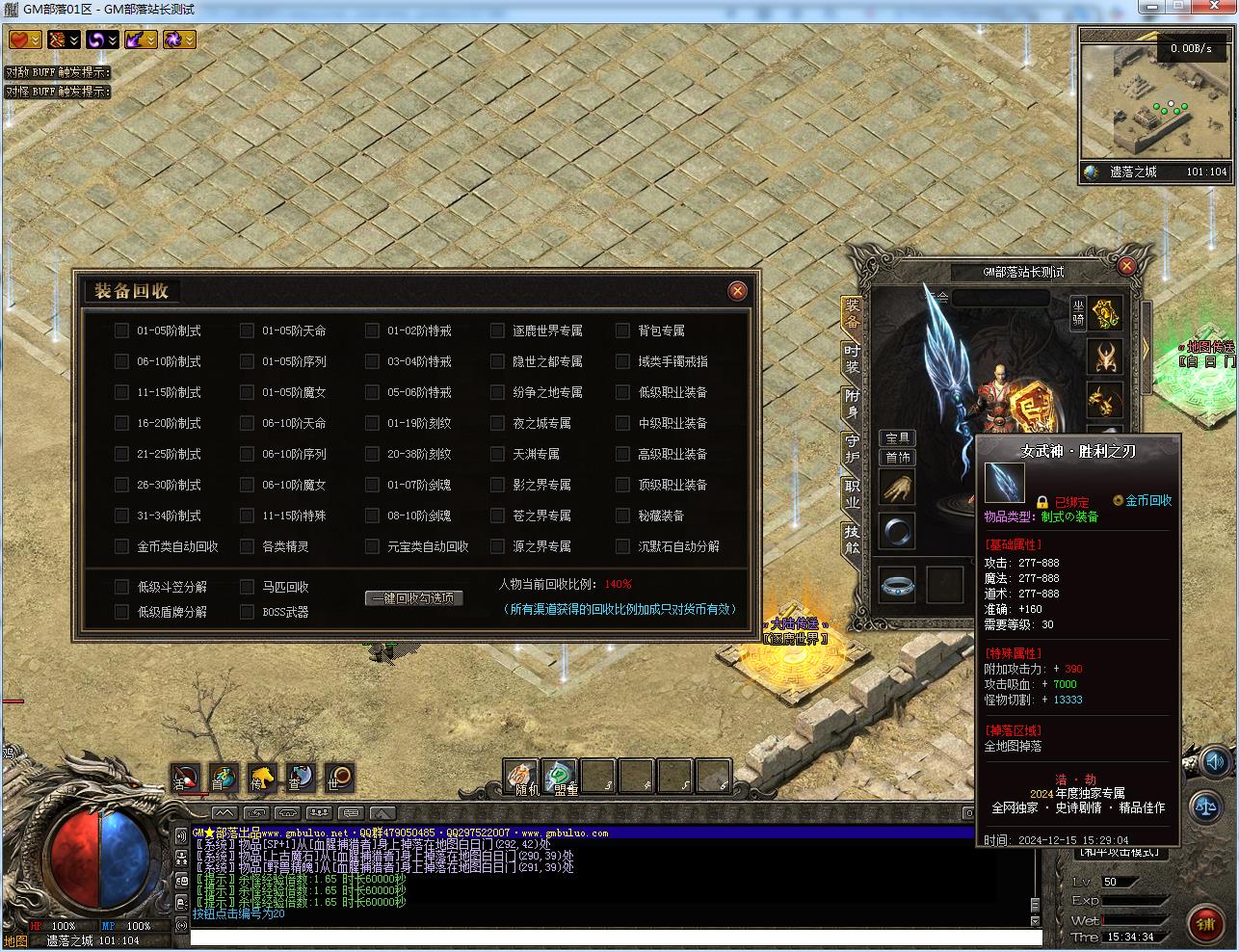Tick the 01-05阶制式 checkbox

[121, 331]
